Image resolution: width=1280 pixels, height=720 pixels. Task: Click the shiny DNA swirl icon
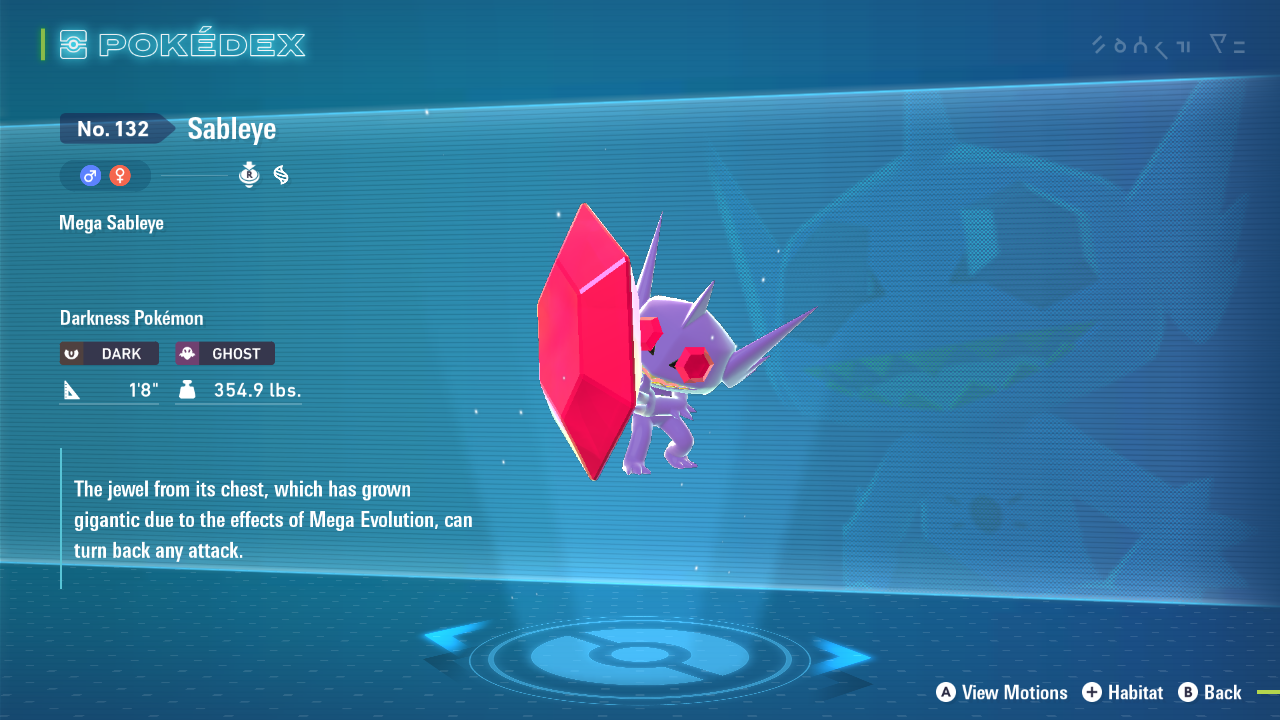click(x=281, y=174)
